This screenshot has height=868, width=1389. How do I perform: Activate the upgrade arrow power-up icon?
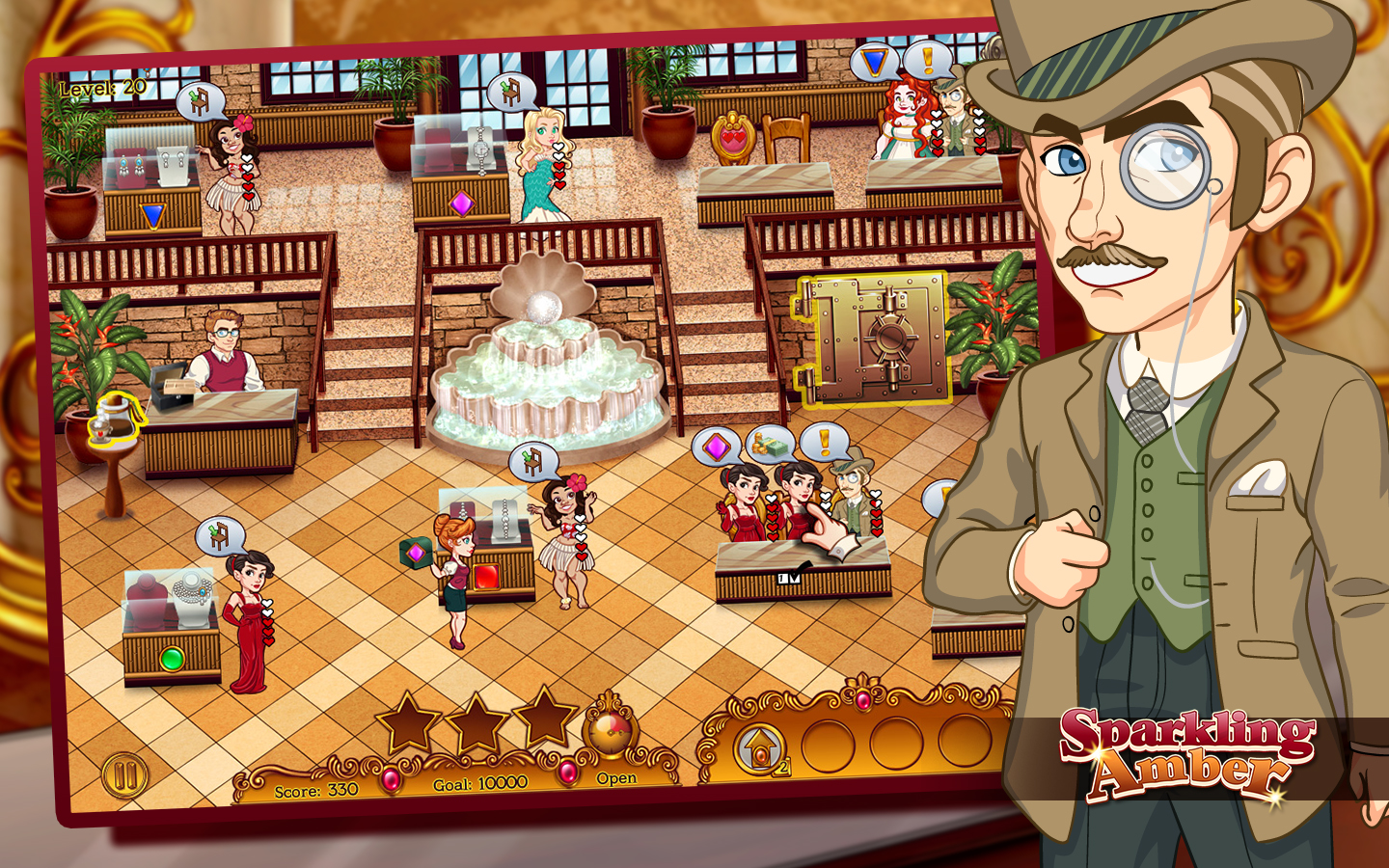point(759,746)
